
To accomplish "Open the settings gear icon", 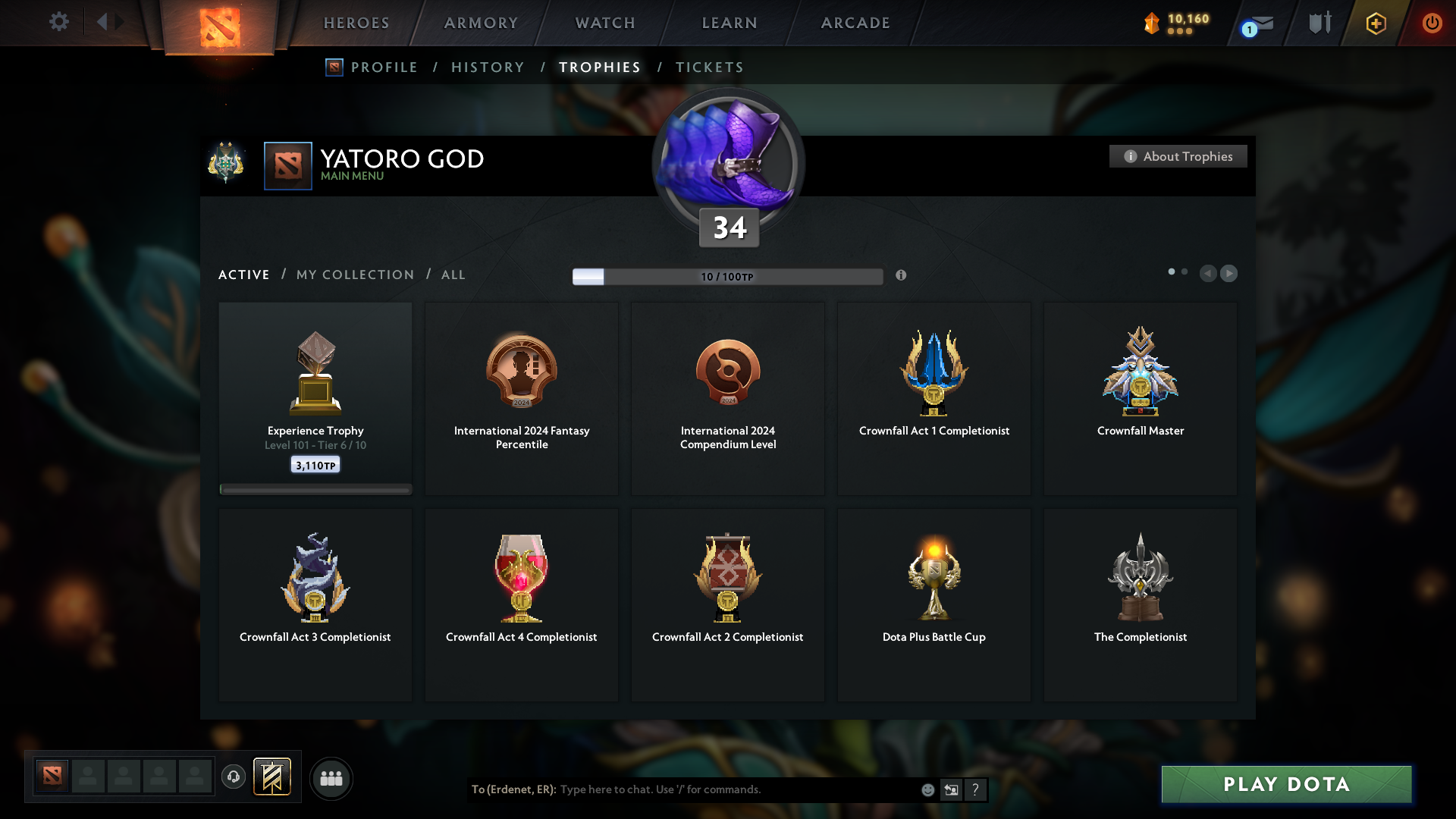I will pos(59,22).
